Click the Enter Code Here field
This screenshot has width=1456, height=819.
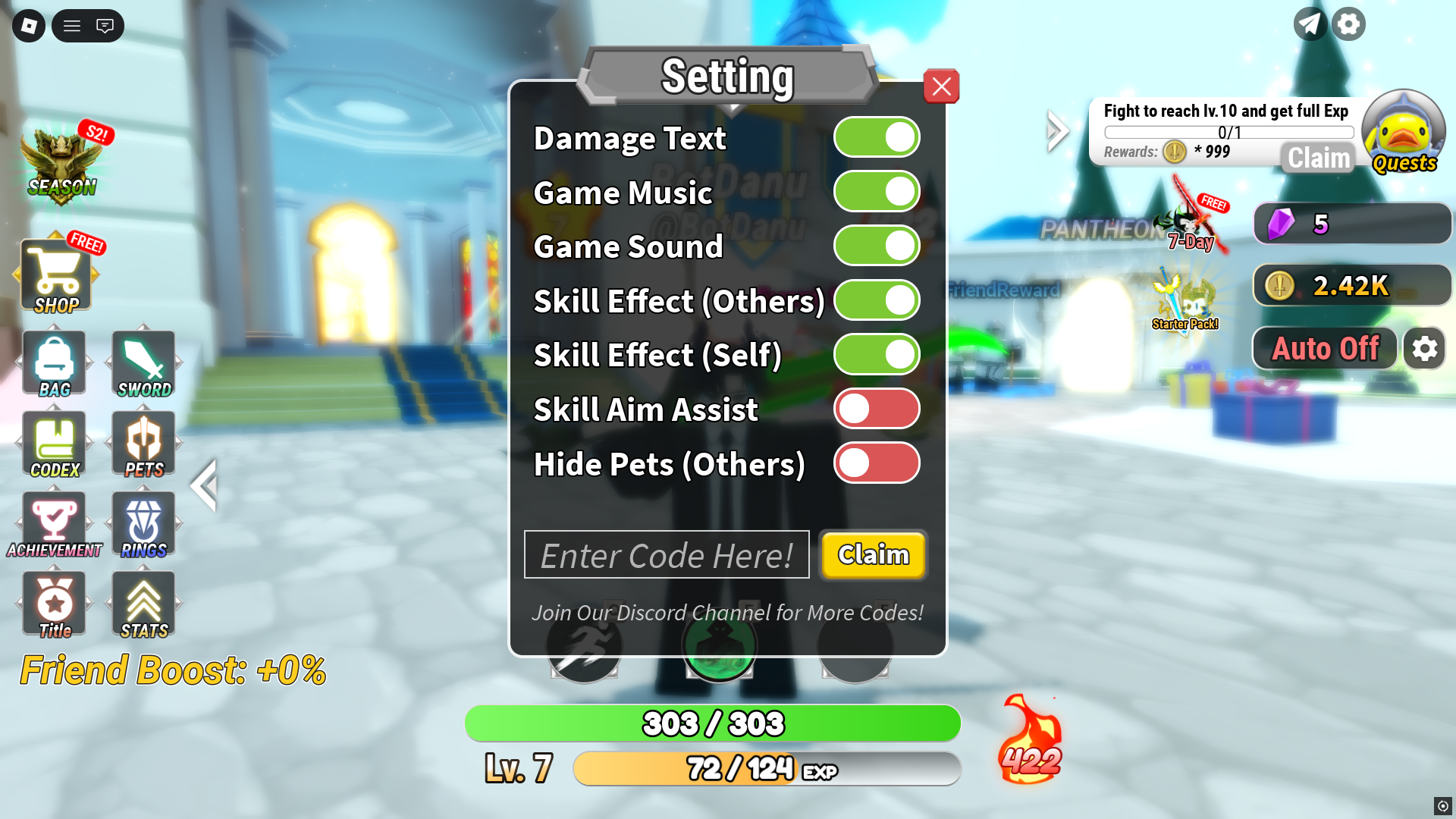(x=667, y=554)
